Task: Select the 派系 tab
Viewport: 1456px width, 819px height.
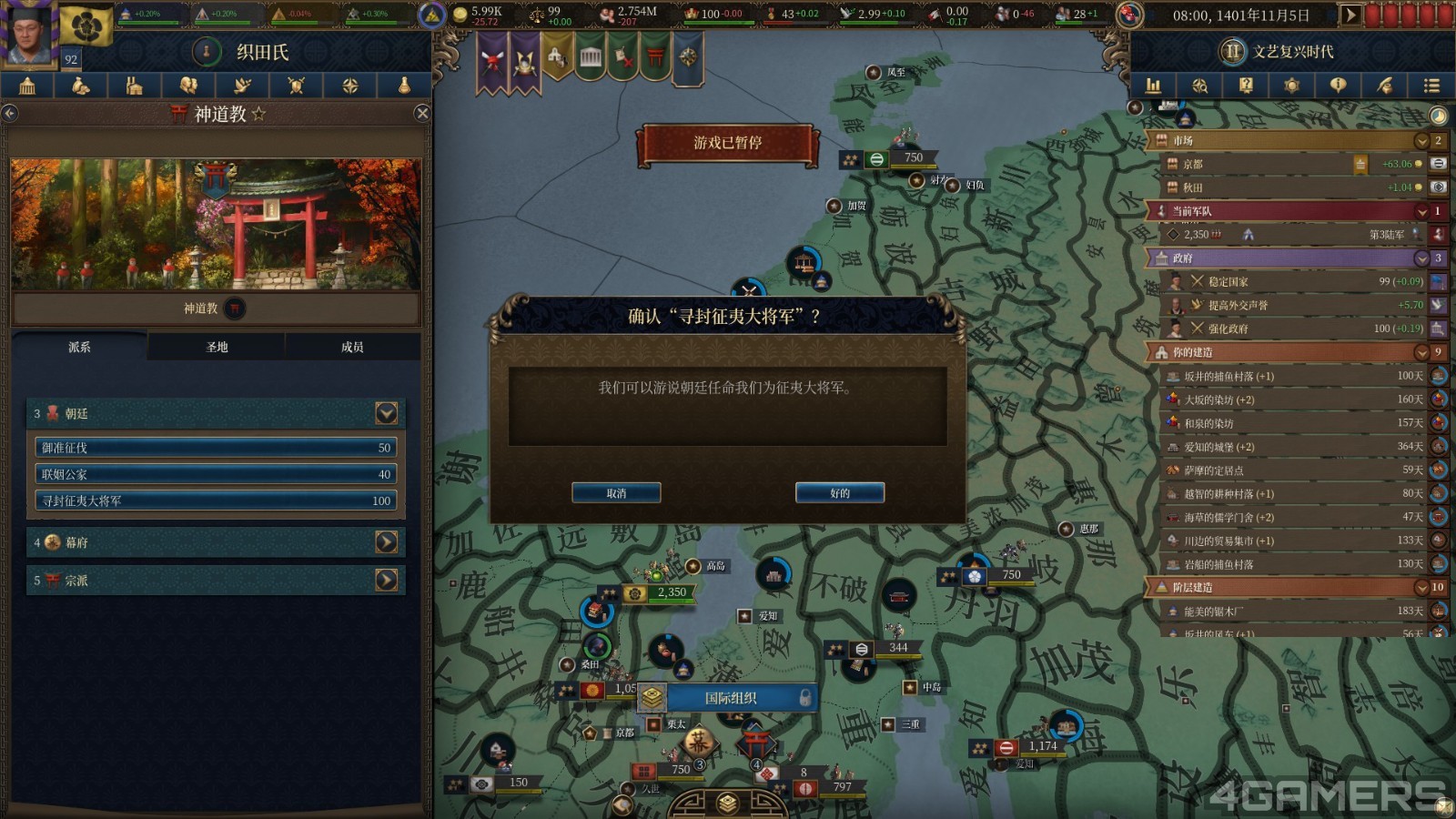Action: click(79, 347)
